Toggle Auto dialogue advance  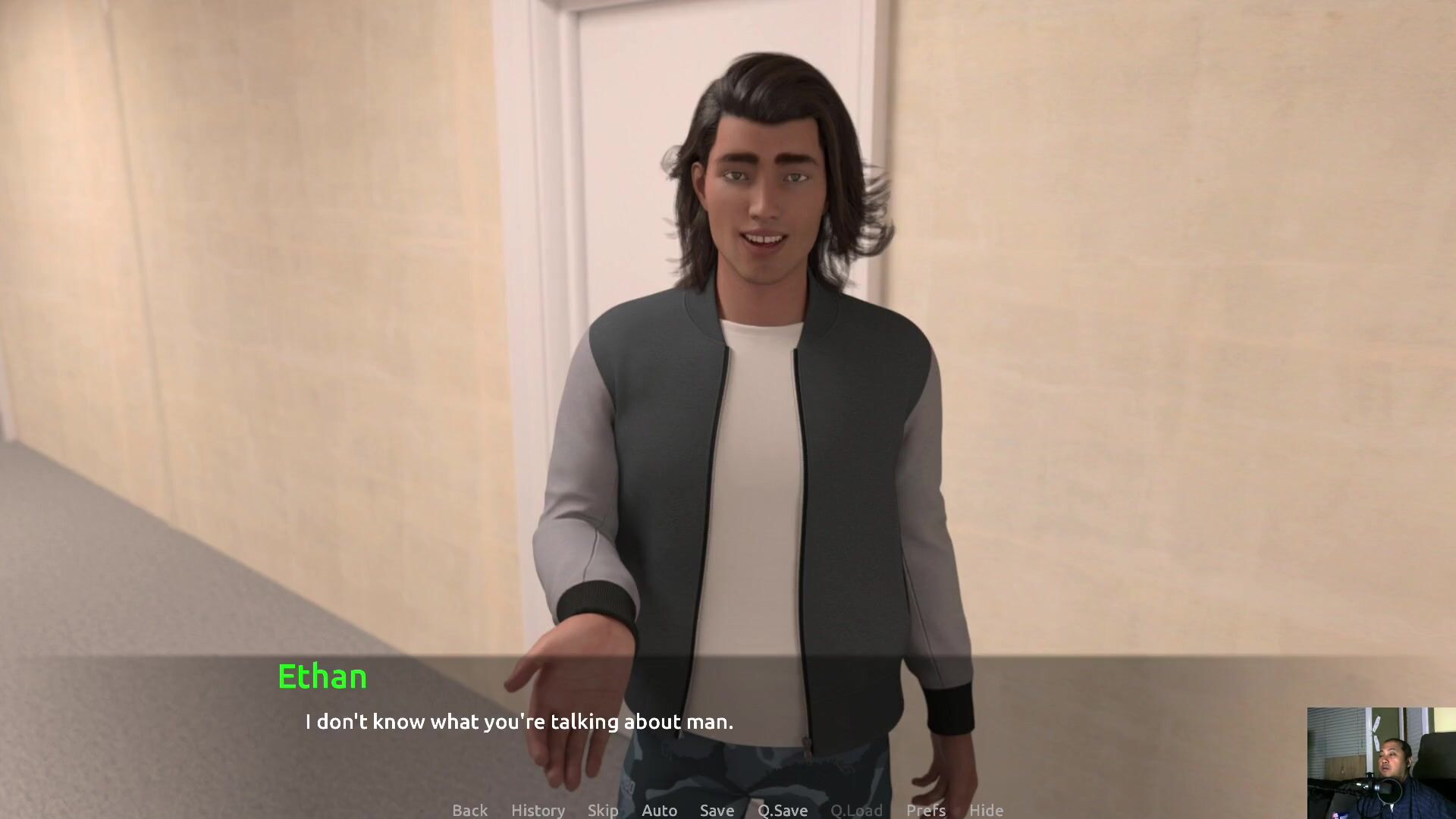[x=659, y=810]
